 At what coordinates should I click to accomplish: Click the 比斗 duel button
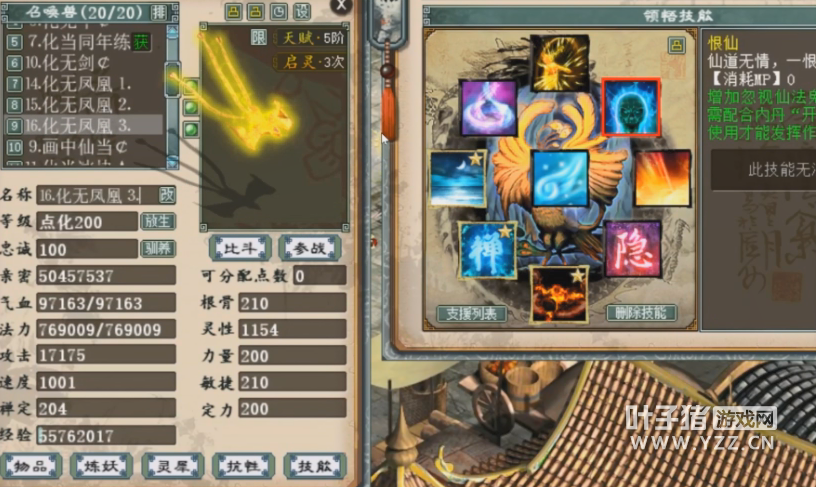coord(239,247)
